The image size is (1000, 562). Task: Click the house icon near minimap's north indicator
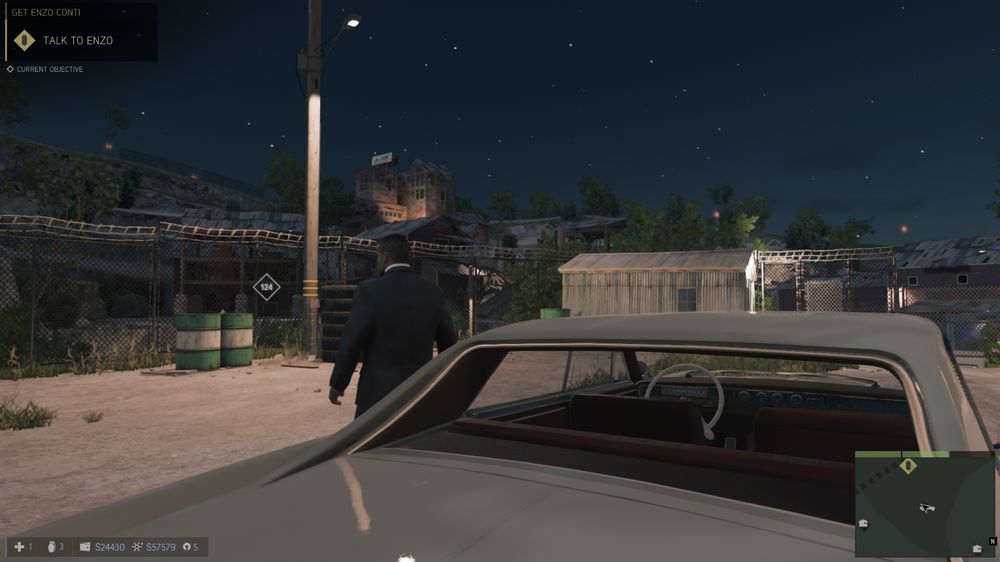tap(977, 549)
